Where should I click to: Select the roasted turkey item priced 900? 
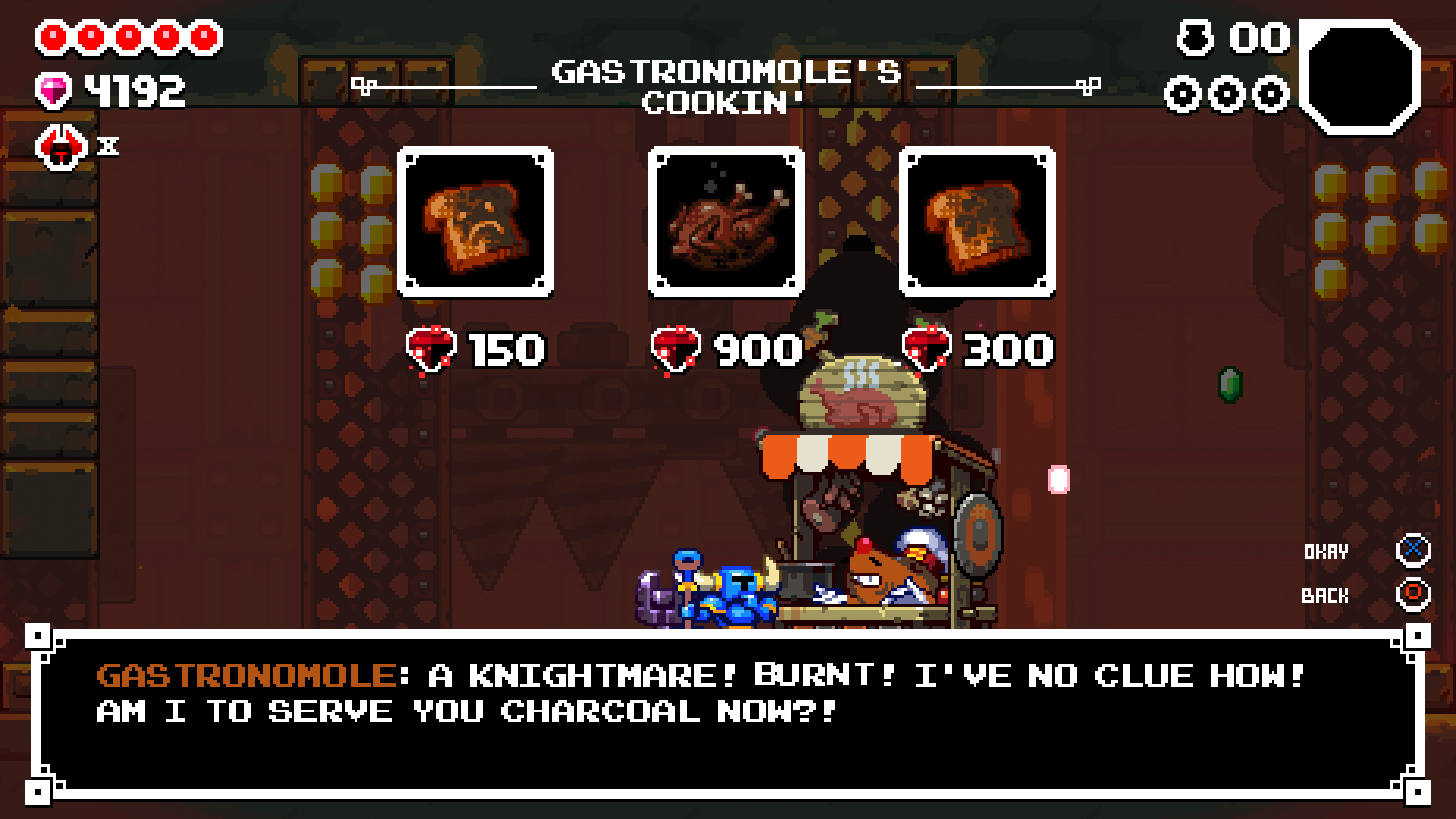(725, 220)
